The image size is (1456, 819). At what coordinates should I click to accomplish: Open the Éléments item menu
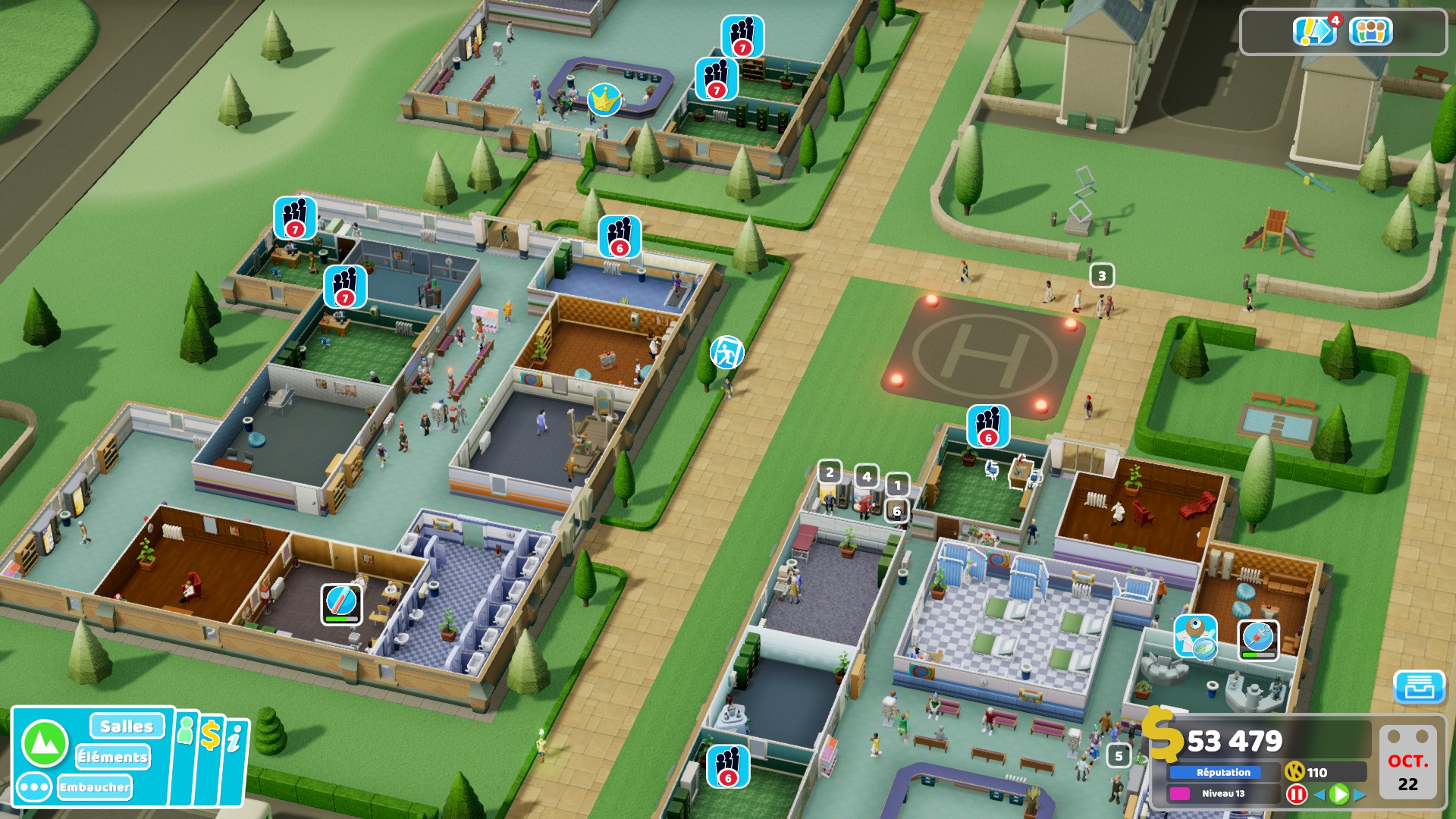point(113,757)
